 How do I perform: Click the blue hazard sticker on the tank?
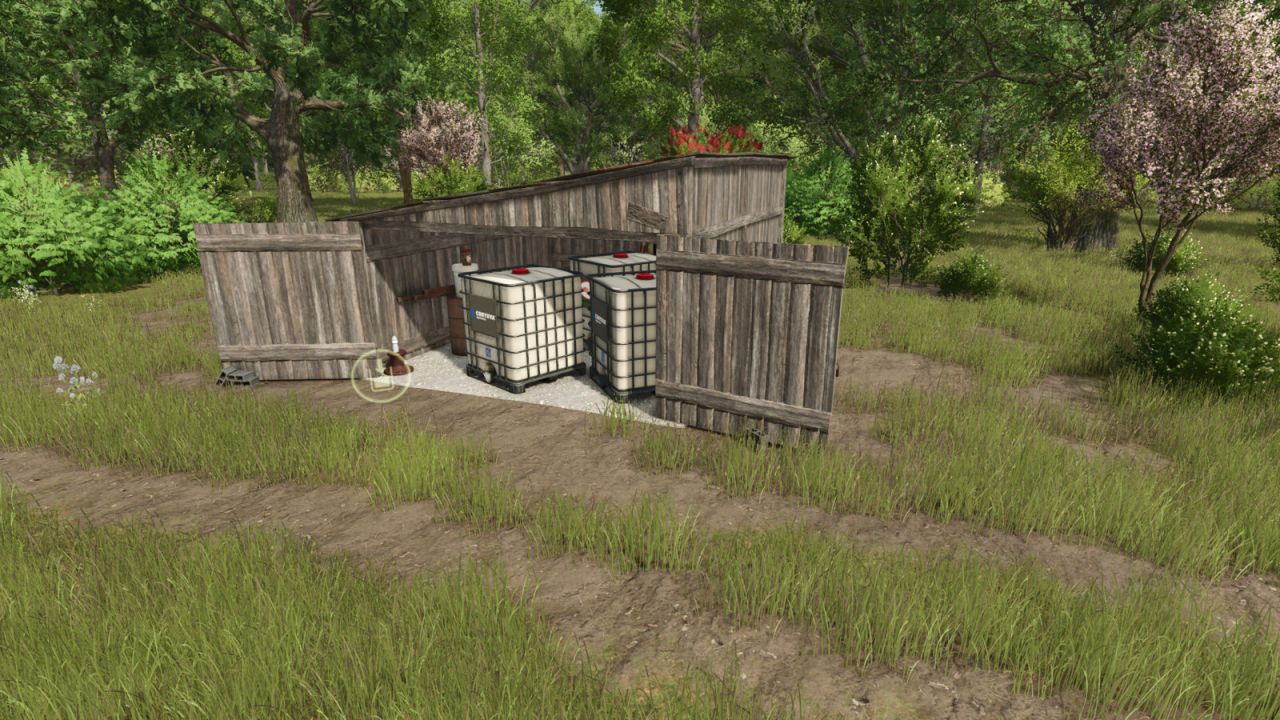[x=487, y=351]
